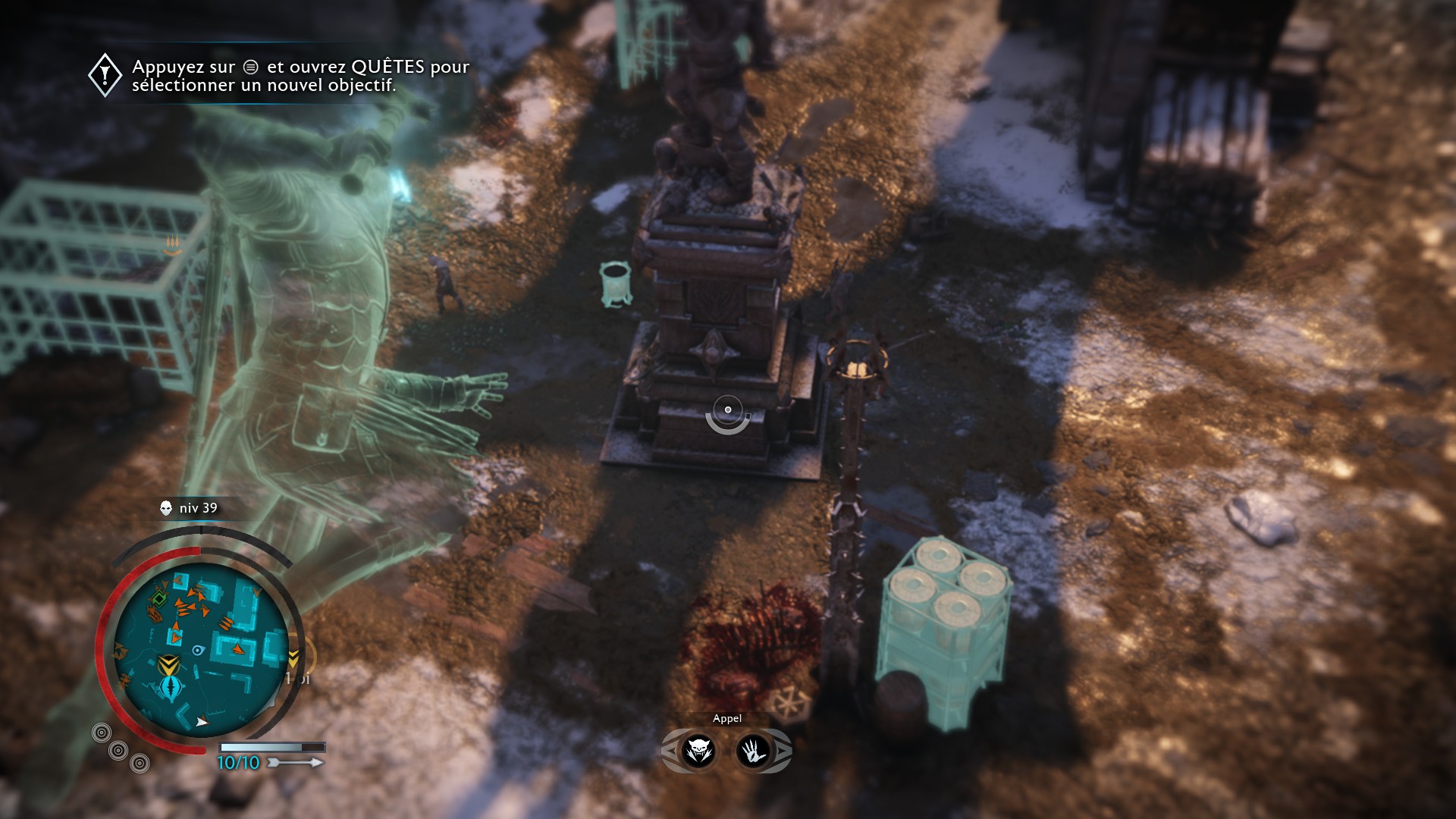Activate the orc-face Appel ability icon
1456x819 pixels.
click(698, 751)
